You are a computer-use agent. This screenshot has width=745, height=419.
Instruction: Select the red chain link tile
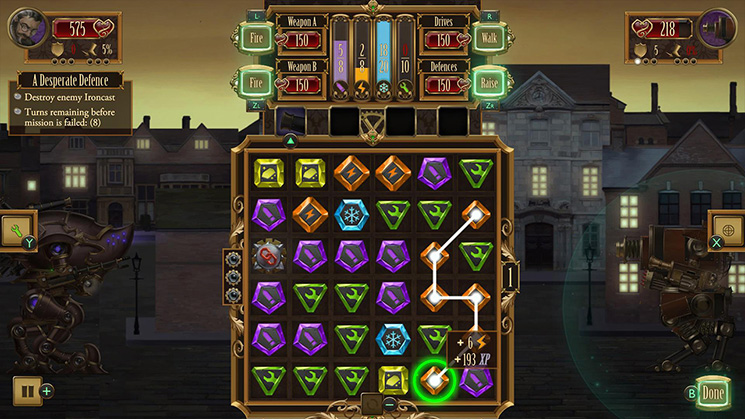[268, 257]
